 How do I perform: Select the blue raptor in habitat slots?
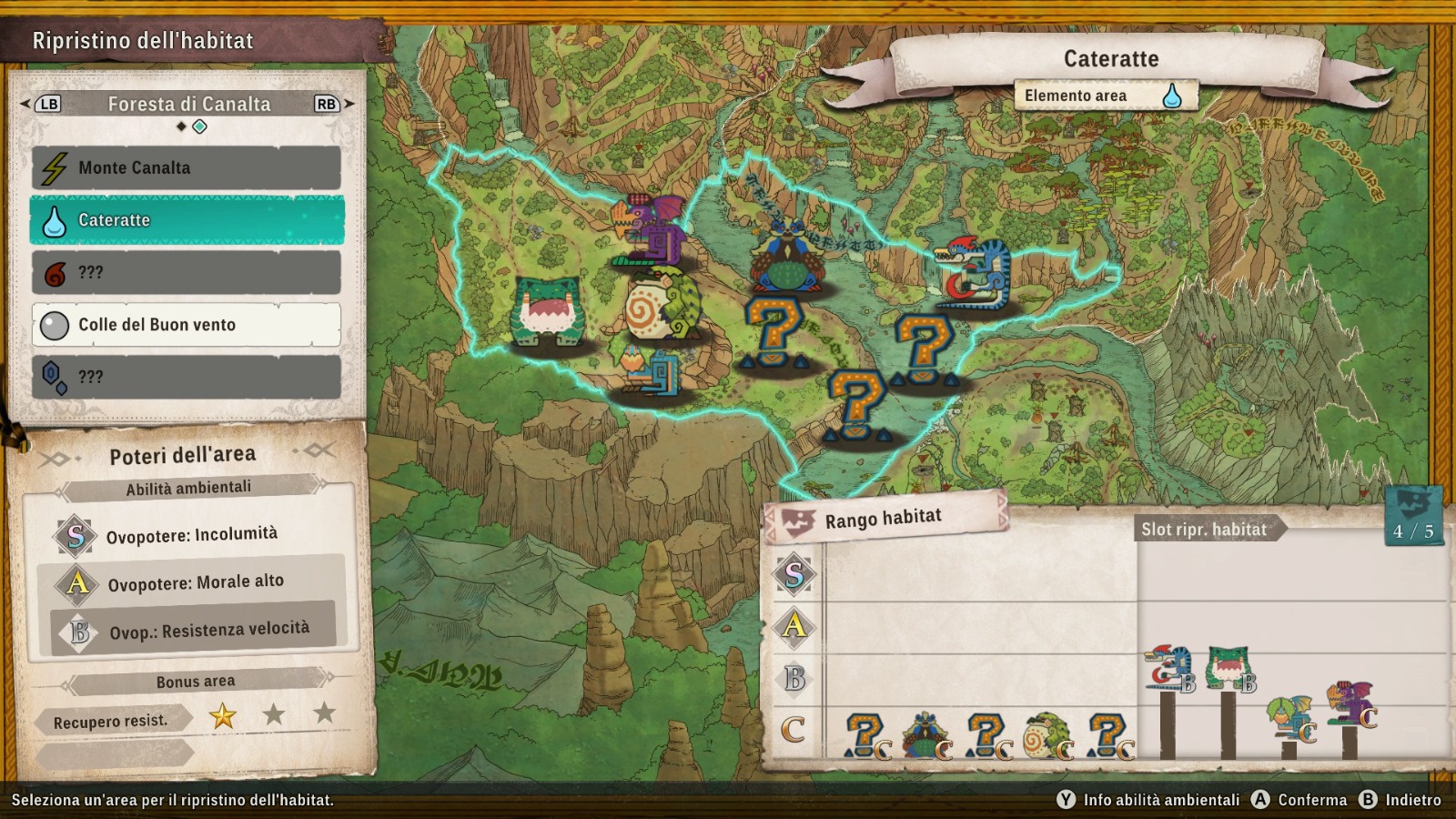pyautogui.click(x=1169, y=670)
